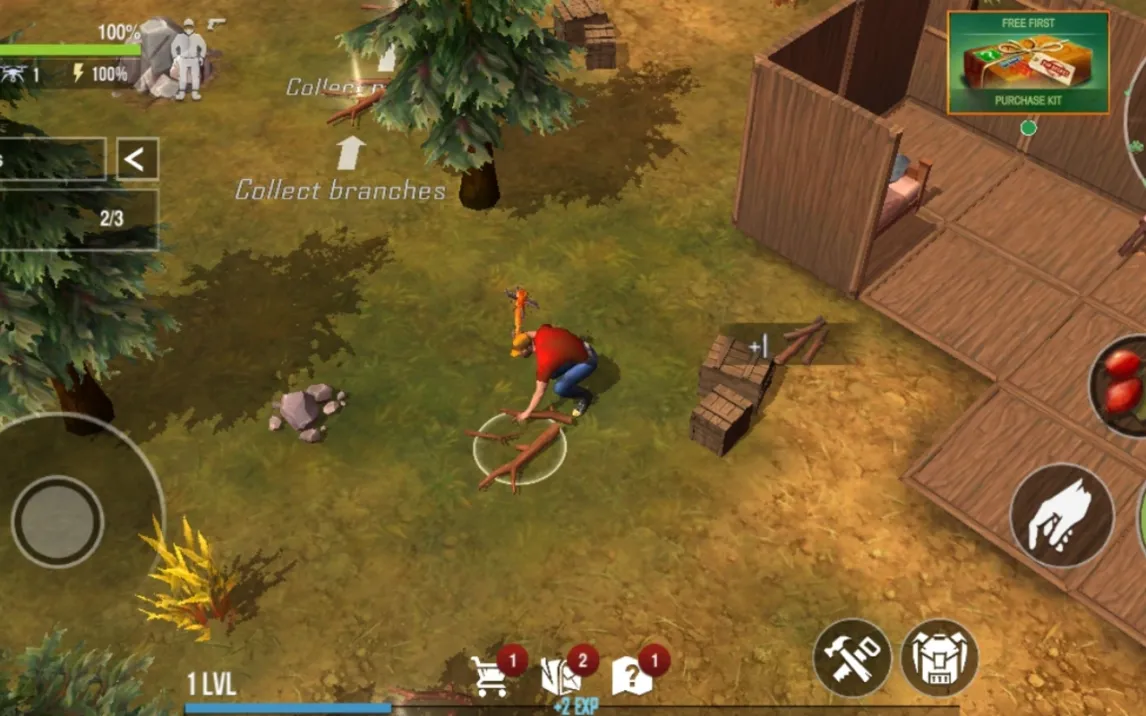Screen dimensions: 1146x716
Task: Collapse the quest panel with arrow button
Action: tap(137, 159)
